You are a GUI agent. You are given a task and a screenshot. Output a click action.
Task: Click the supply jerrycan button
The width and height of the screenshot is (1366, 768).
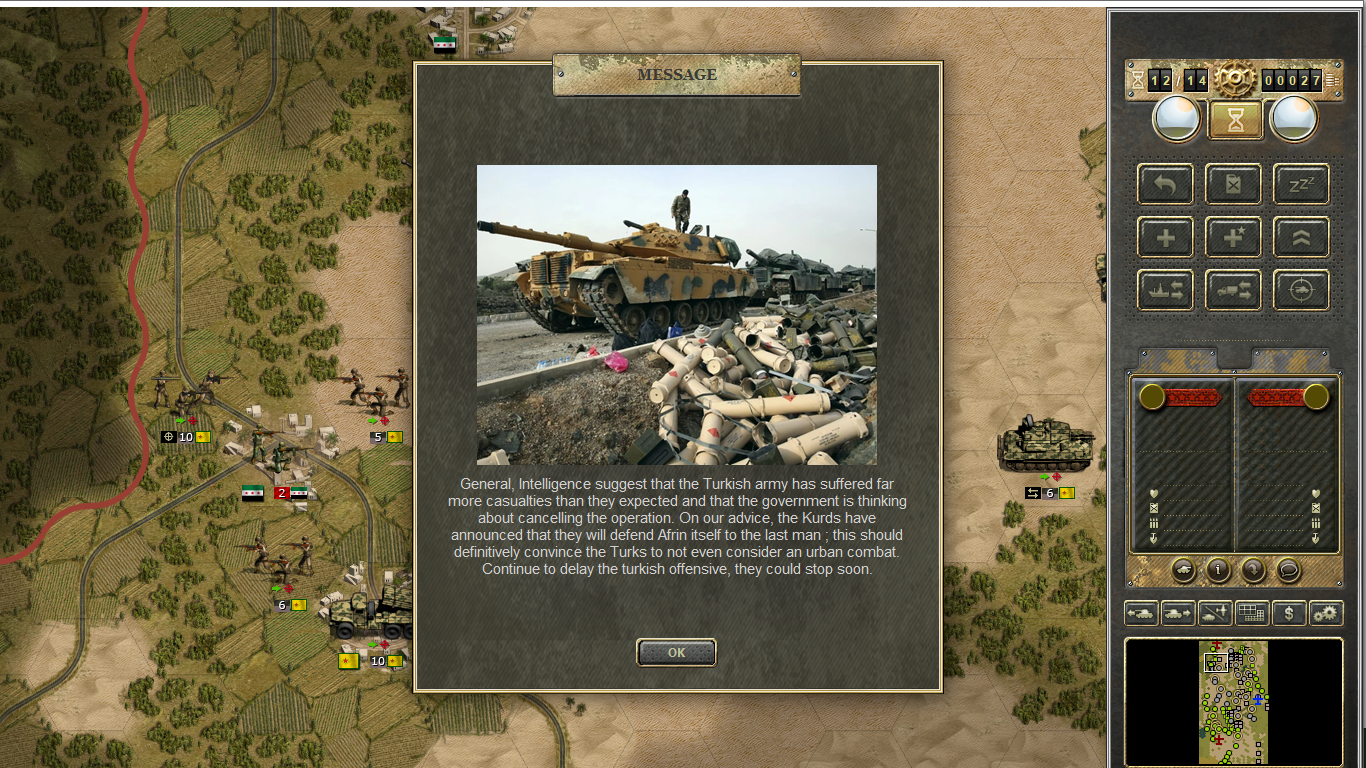[x=1233, y=184]
